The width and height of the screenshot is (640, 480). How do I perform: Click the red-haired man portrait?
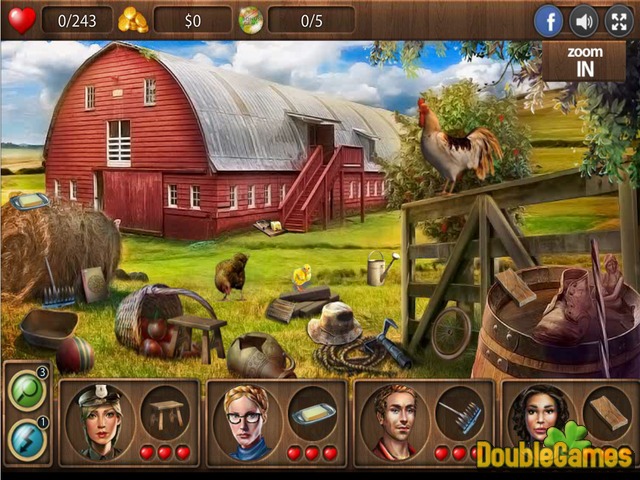pyautogui.click(x=394, y=418)
